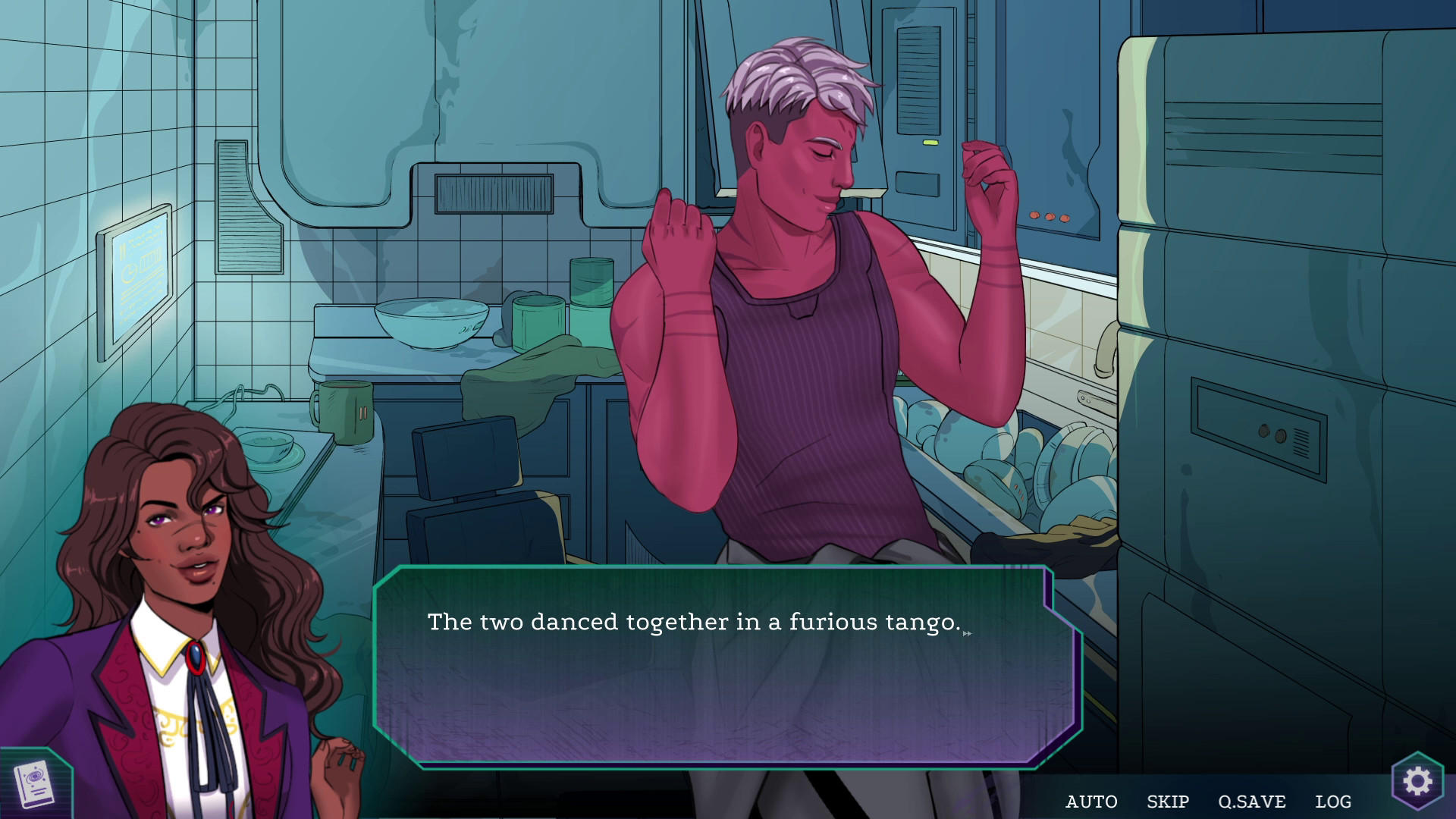The height and width of the screenshot is (819, 1456).
Task: Quick save with Q.SAVE
Action: (1252, 802)
